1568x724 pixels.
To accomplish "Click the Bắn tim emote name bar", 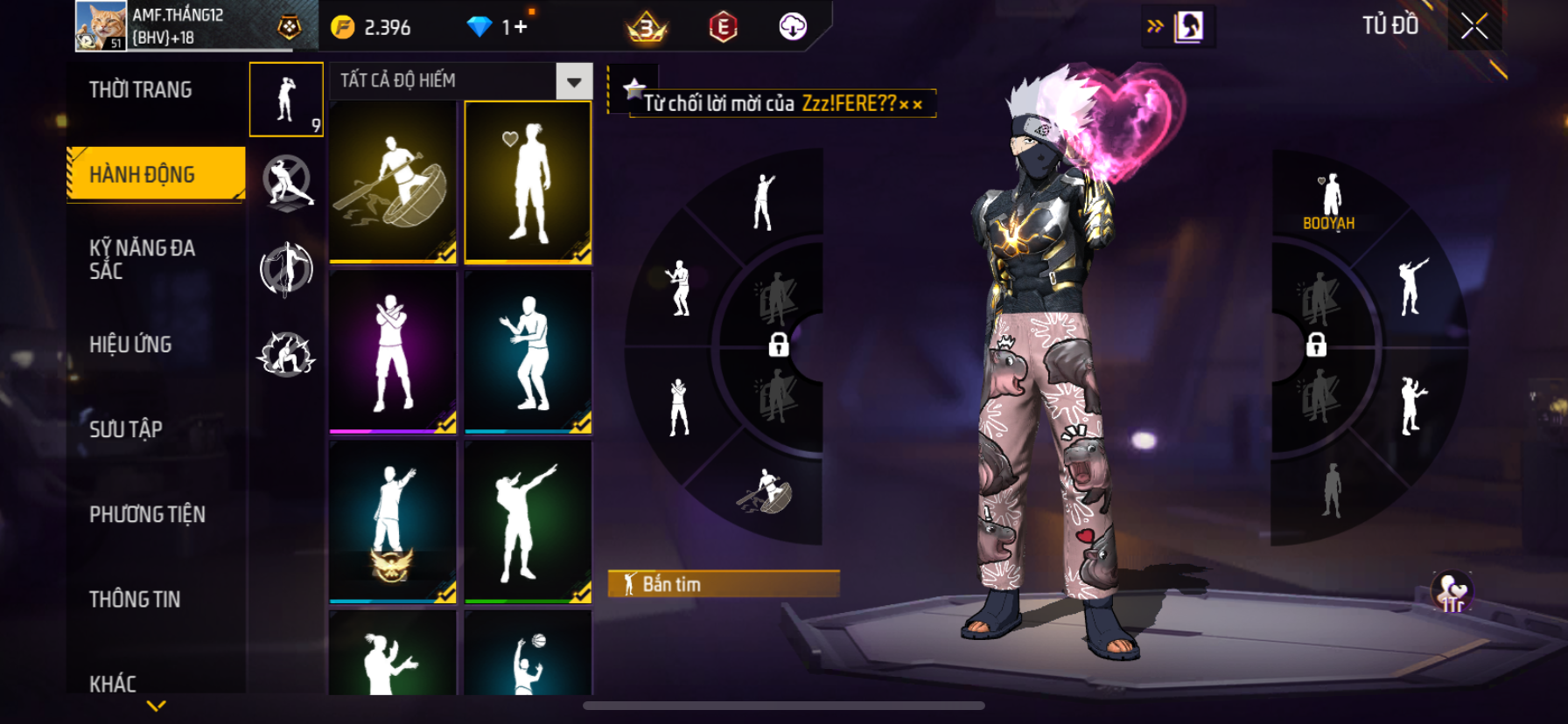I will click(724, 584).
